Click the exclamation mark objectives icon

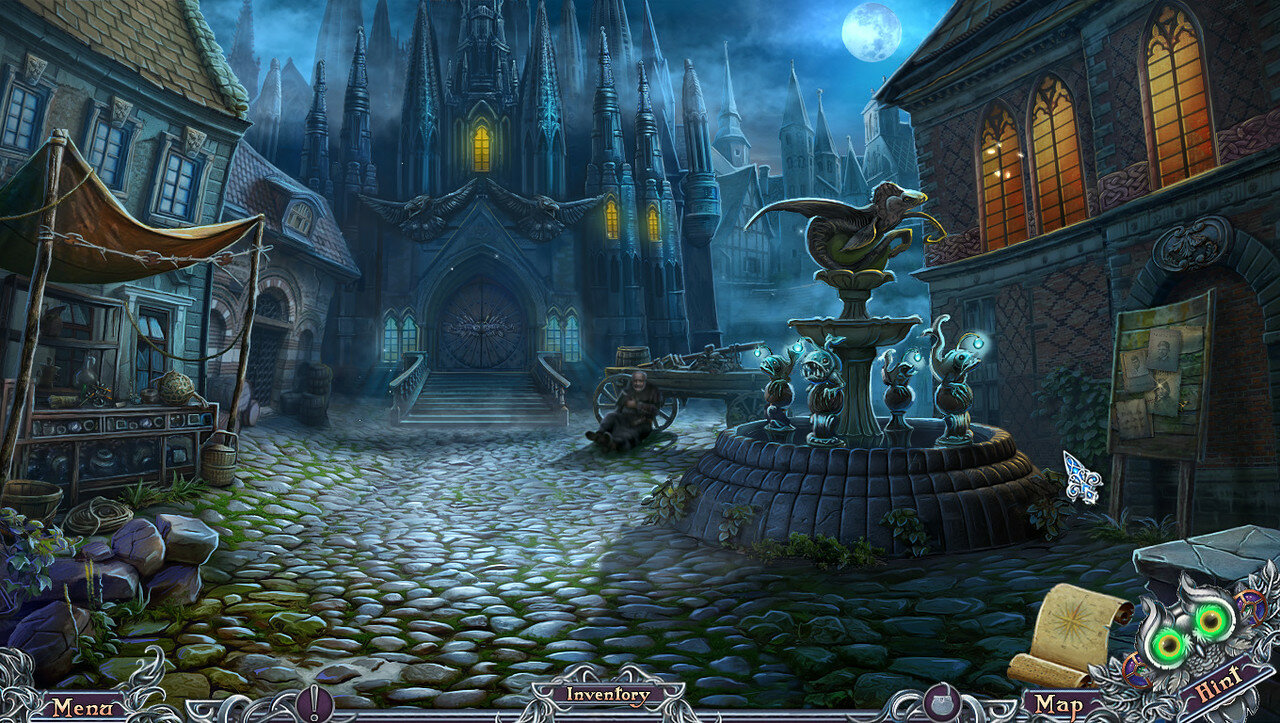pos(315,703)
